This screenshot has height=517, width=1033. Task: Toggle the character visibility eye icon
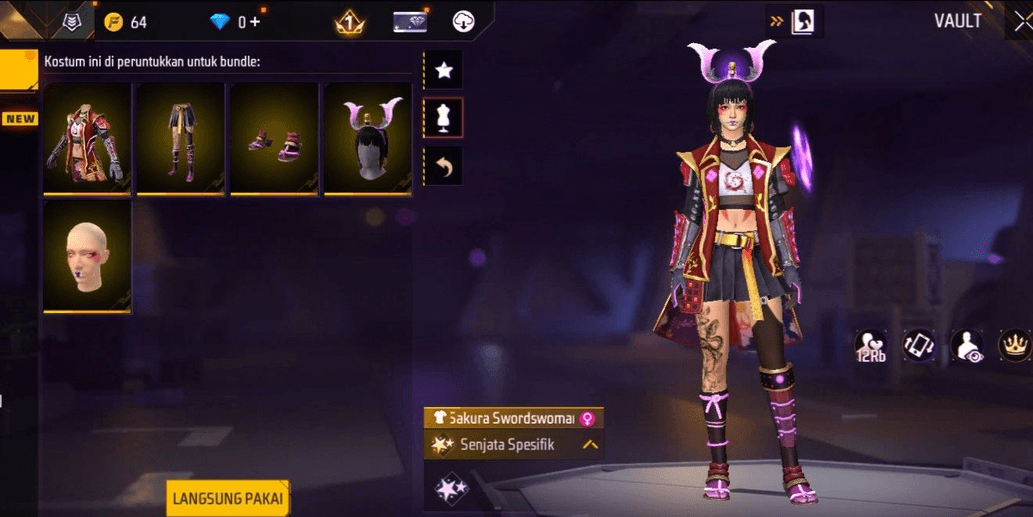point(967,345)
